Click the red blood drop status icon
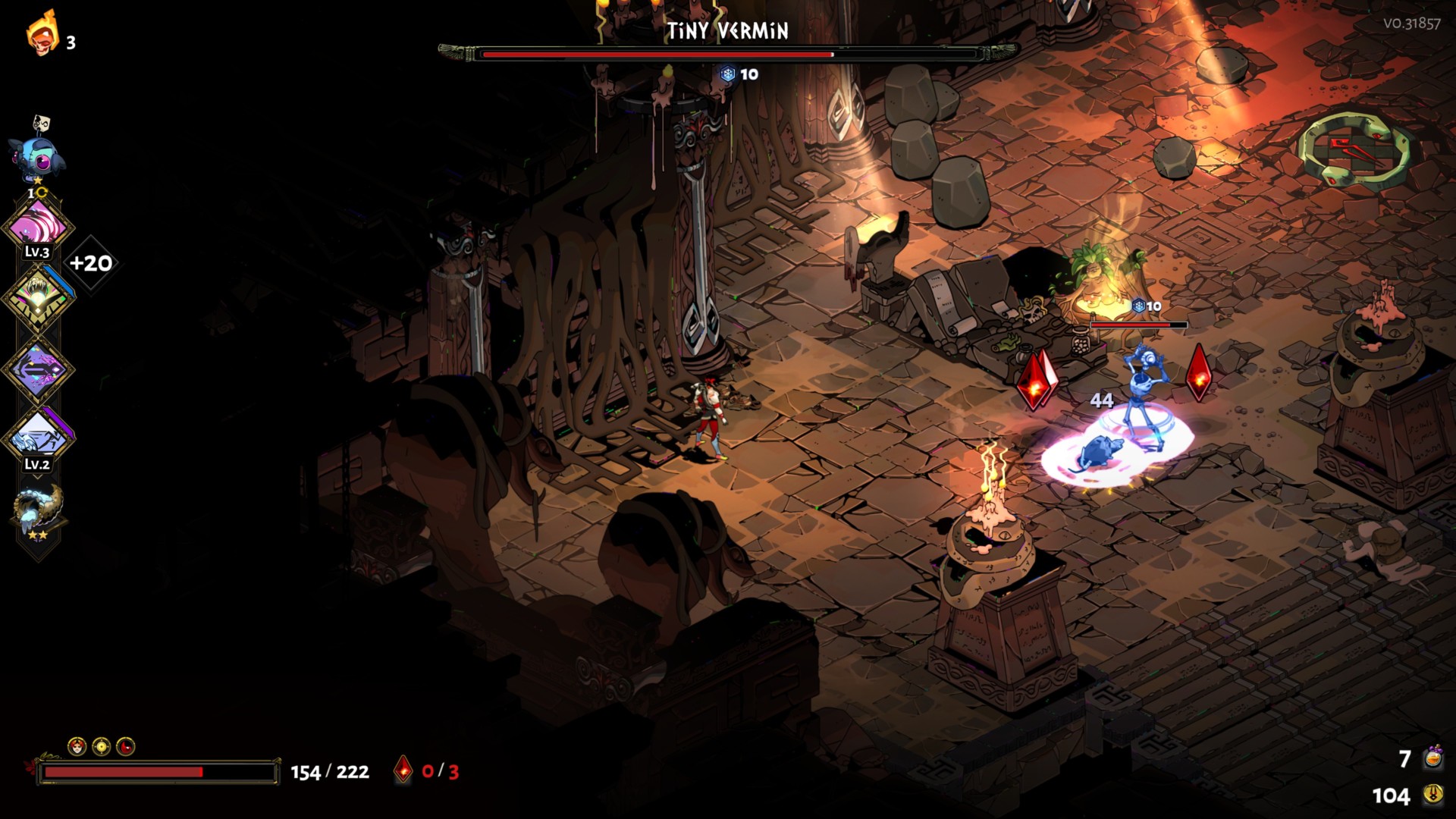The height and width of the screenshot is (819, 1456). [x=126, y=747]
